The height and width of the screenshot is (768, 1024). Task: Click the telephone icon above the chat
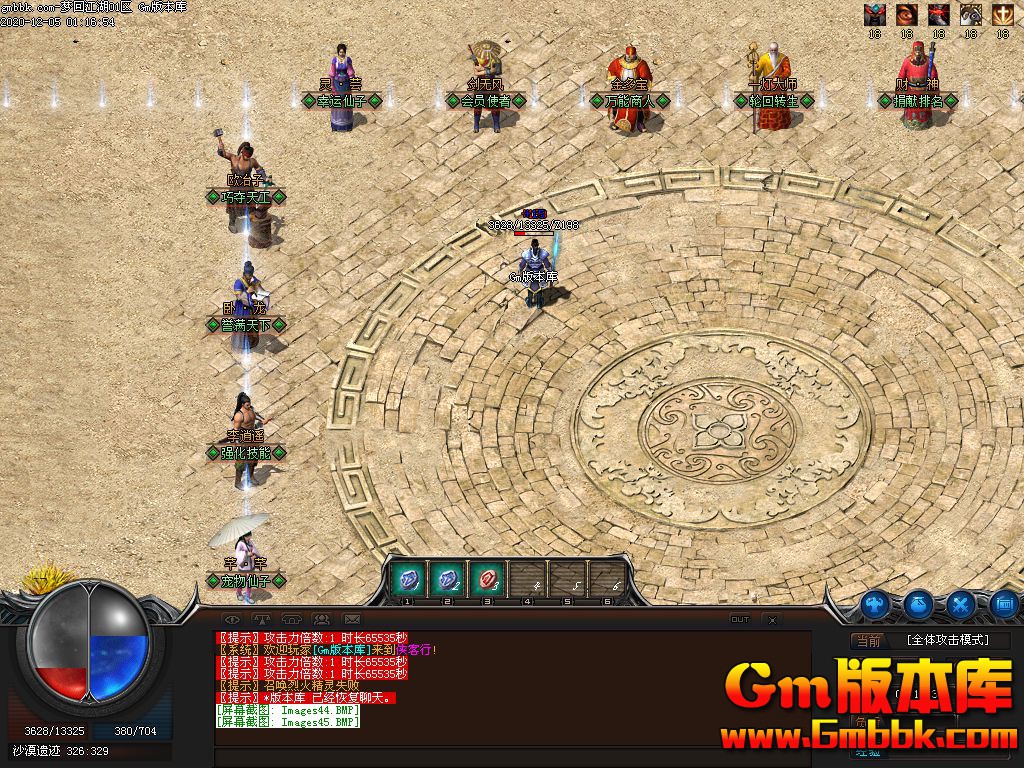(292, 619)
